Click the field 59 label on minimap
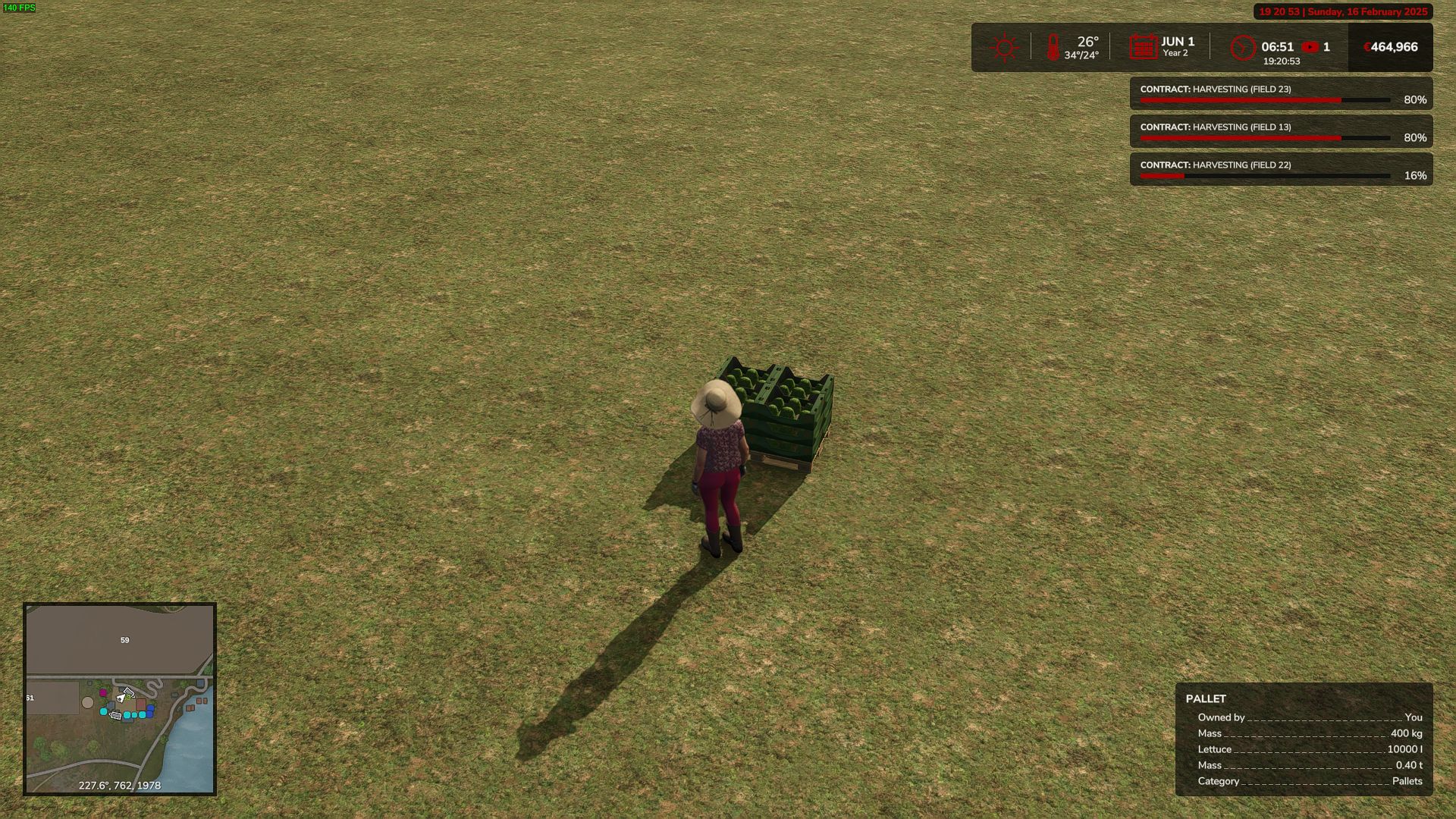The height and width of the screenshot is (819, 1456). click(x=125, y=640)
